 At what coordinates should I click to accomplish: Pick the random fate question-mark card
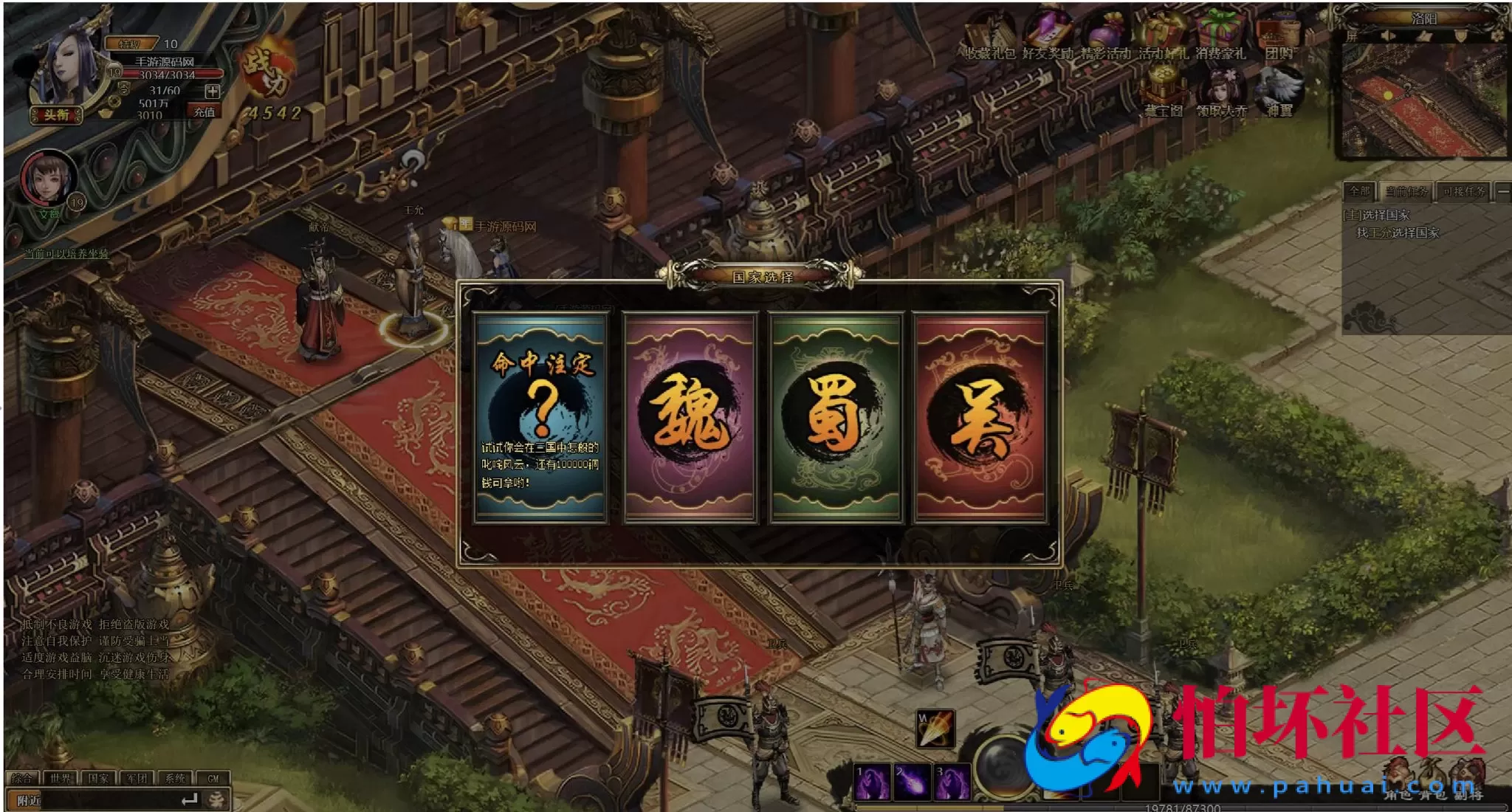coord(541,417)
